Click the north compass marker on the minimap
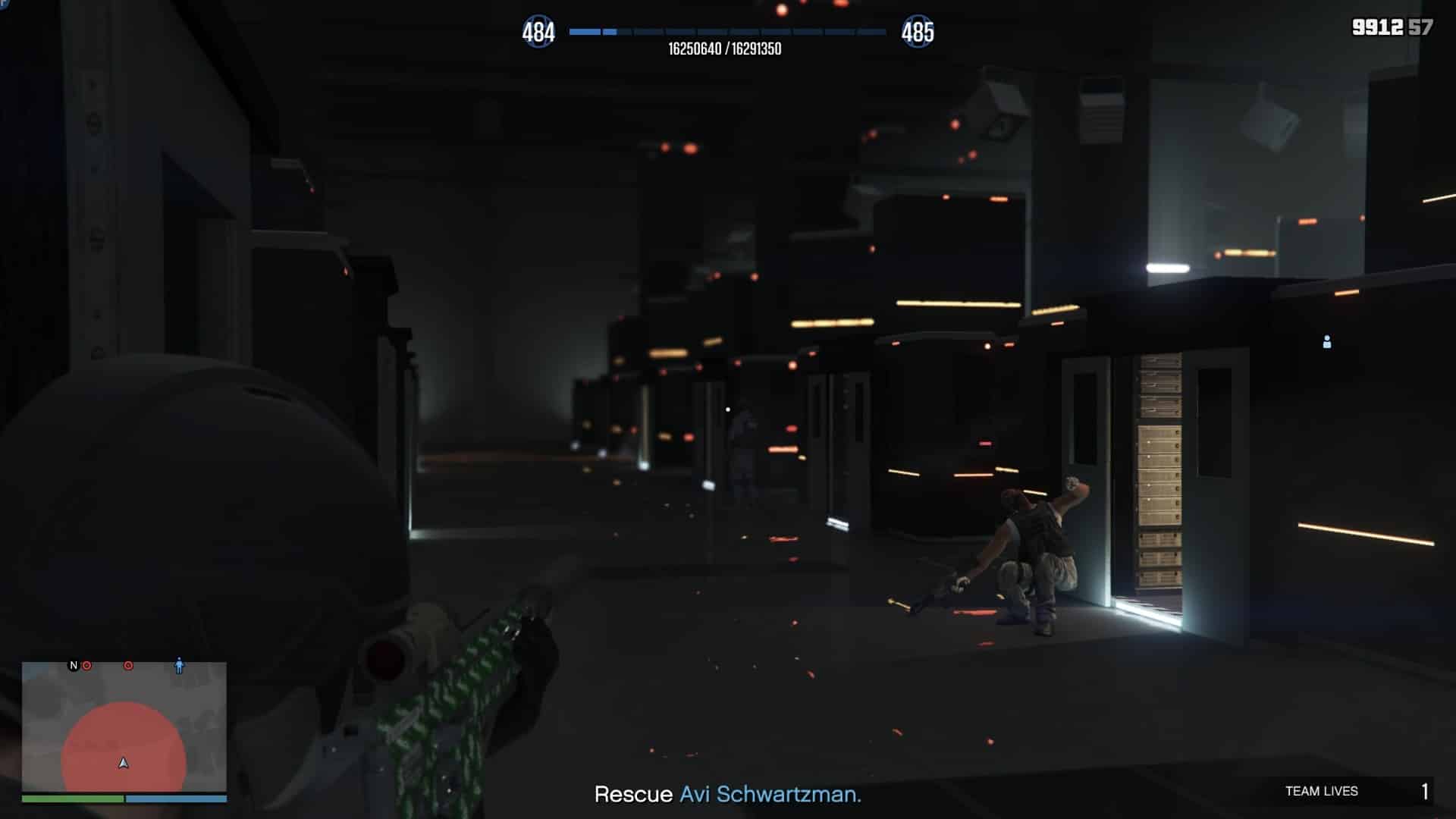Viewport: 1456px width, 819px height. (x=72, y=664)
